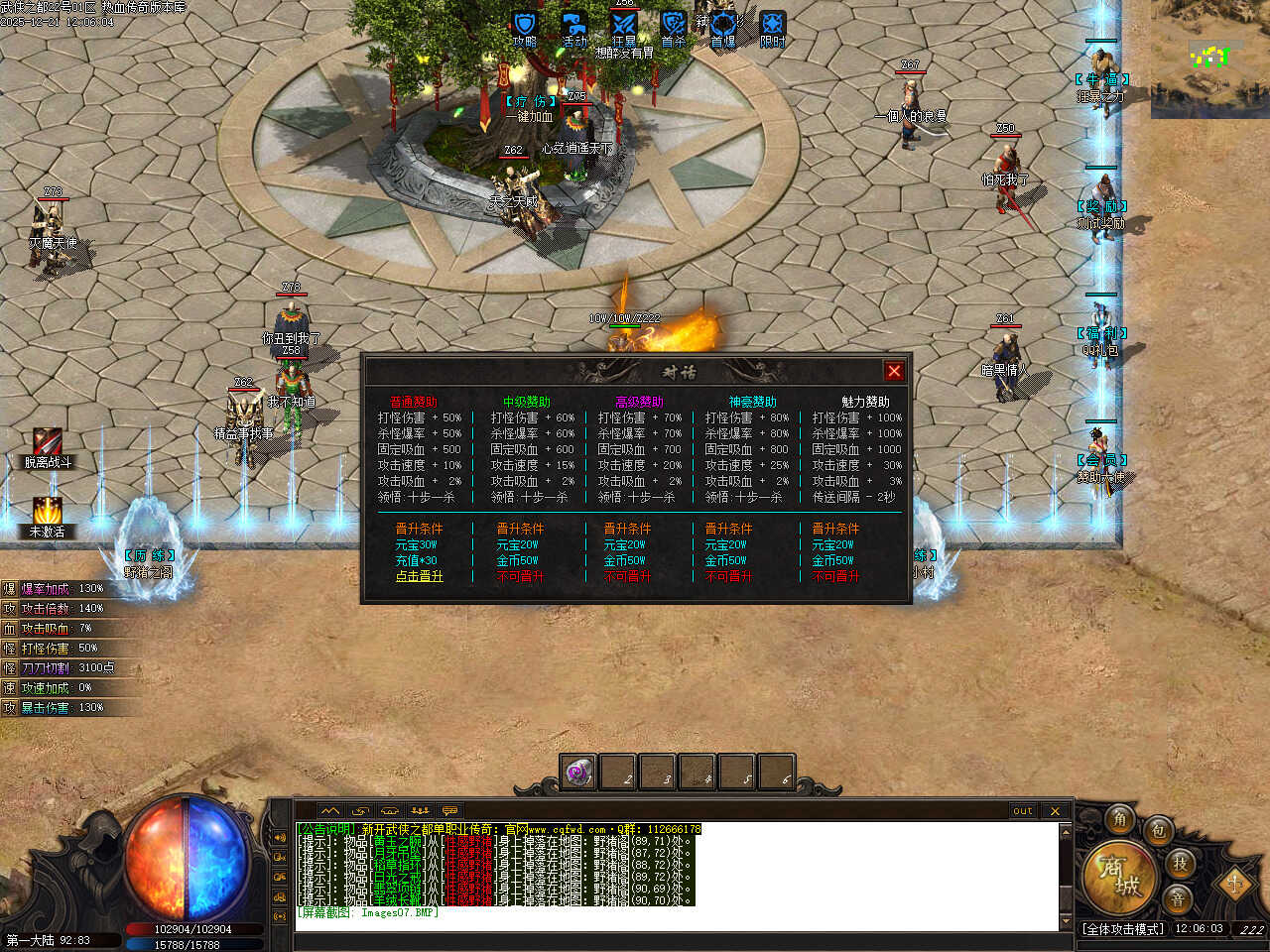Select the purple scroll in hotbar slot 1
This screenshot has width=1270, height=952.
coord(578,773)
